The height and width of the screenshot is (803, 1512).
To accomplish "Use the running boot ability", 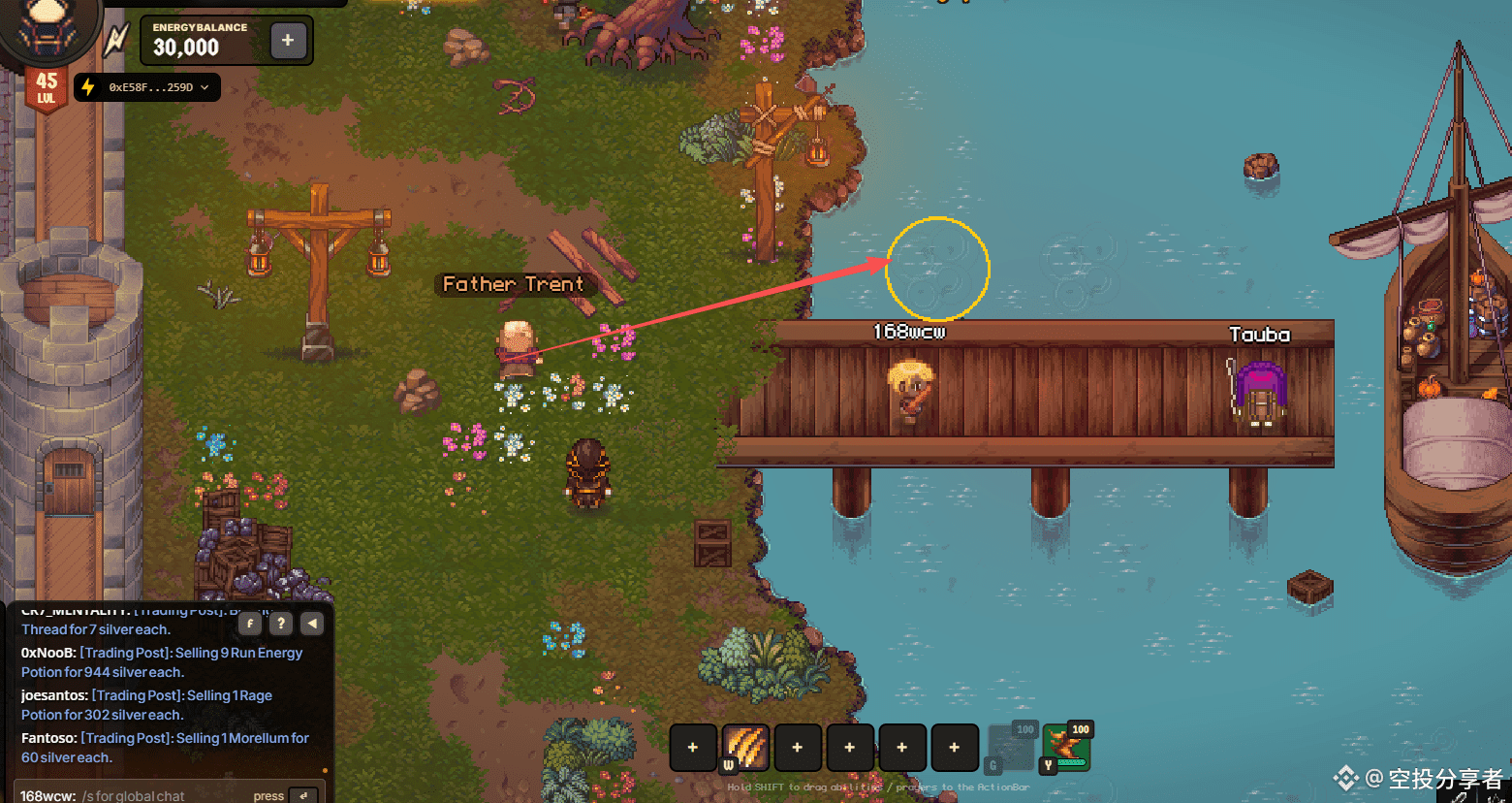I will tap(1065, 748).
